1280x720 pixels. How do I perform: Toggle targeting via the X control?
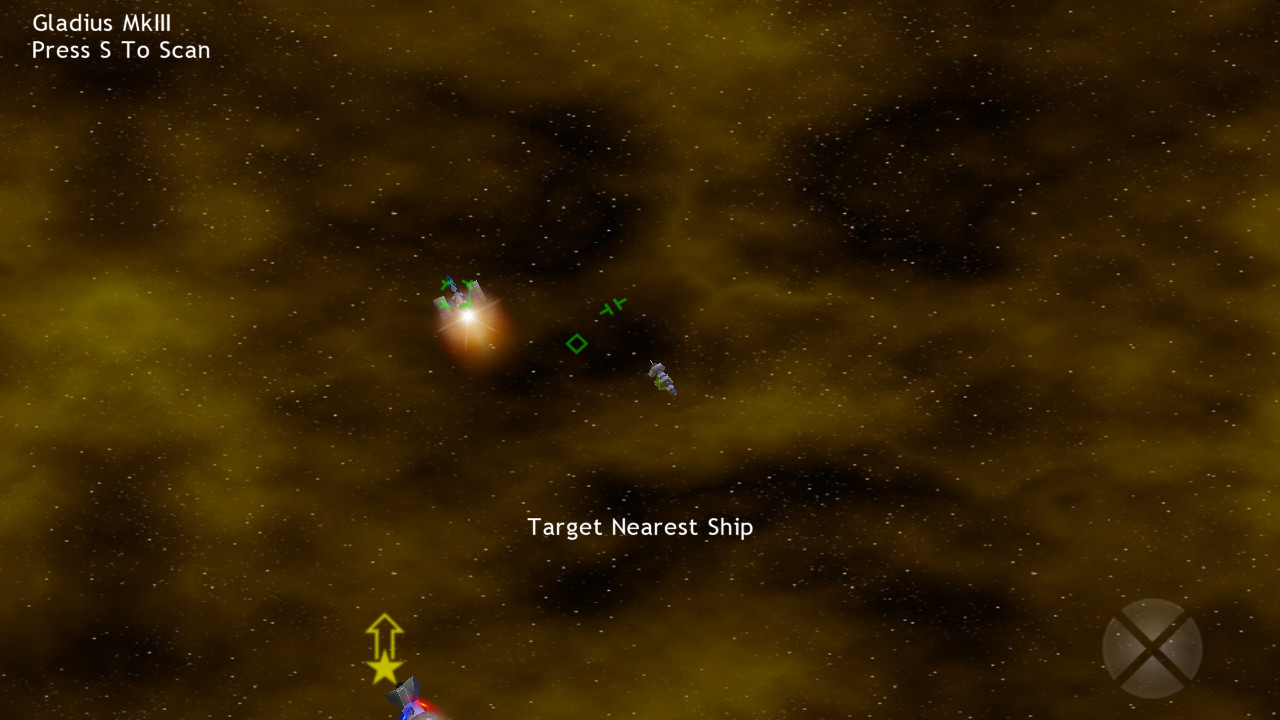[1152, 648]
